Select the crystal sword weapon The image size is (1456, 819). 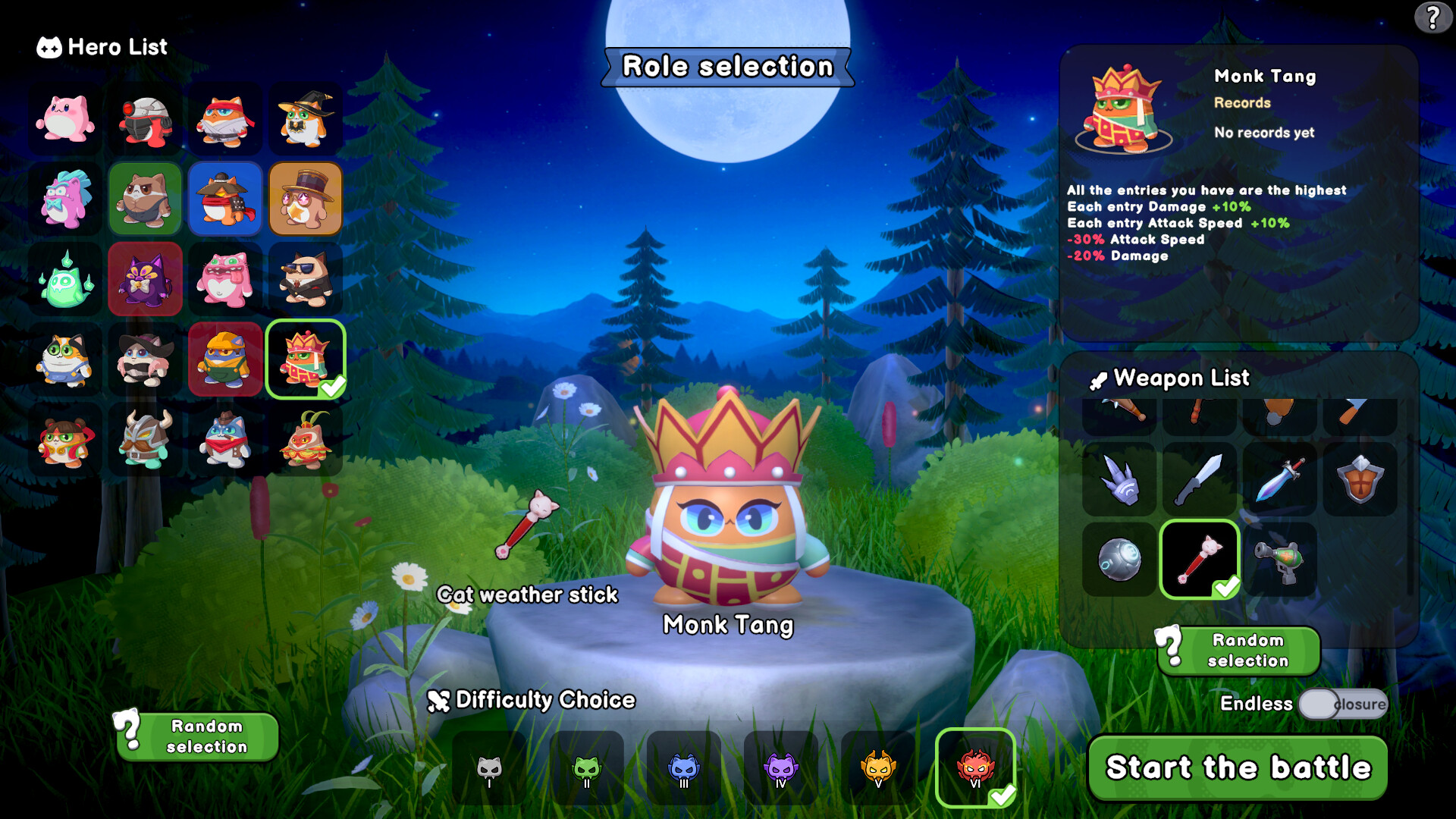pyautogui.click(x=1282, y=479)
